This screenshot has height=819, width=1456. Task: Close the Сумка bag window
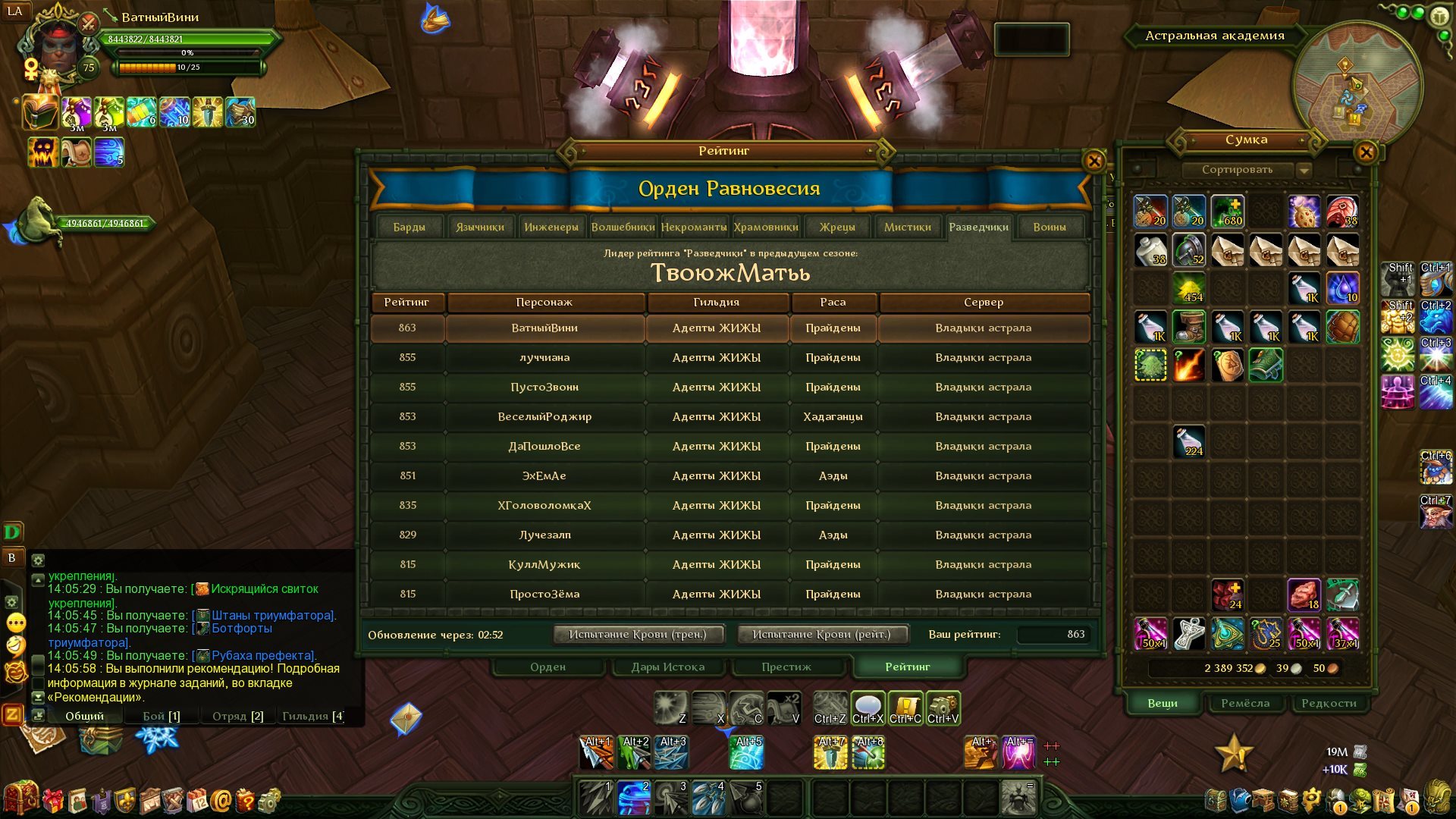pos(1366,152)
